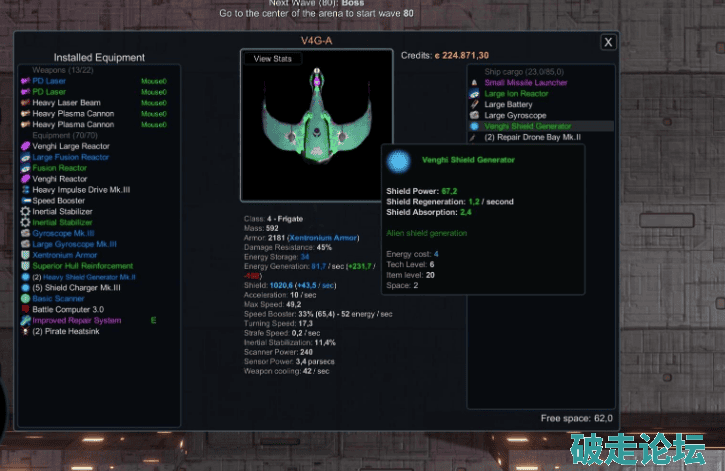Select Venghi Shield Generator in cargo list
Viewport: 725px width, 471px height.
(x=528, y=127)
